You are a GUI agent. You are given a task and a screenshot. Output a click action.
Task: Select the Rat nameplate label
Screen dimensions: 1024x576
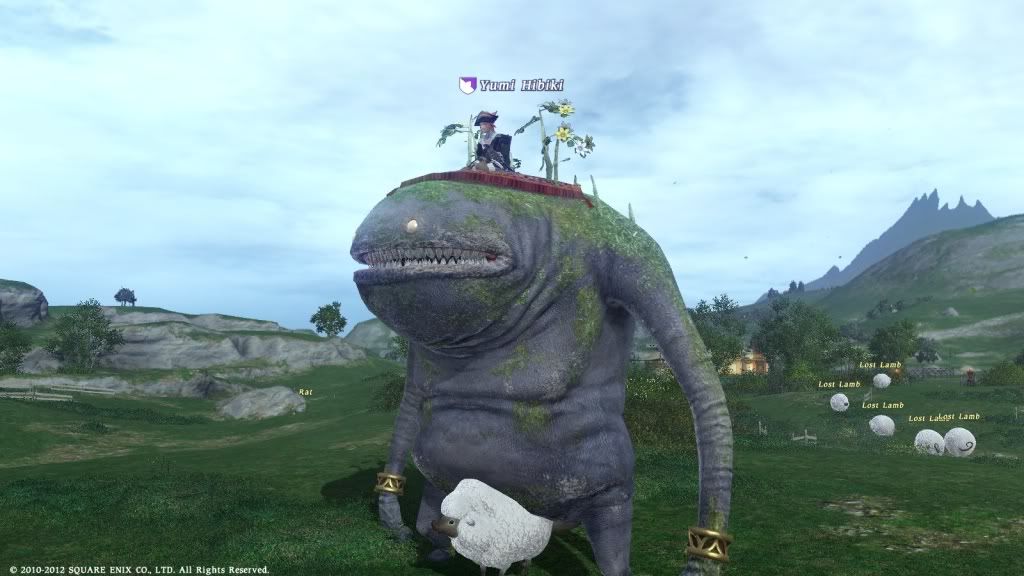pyautogui.click(x=305, y=391)
